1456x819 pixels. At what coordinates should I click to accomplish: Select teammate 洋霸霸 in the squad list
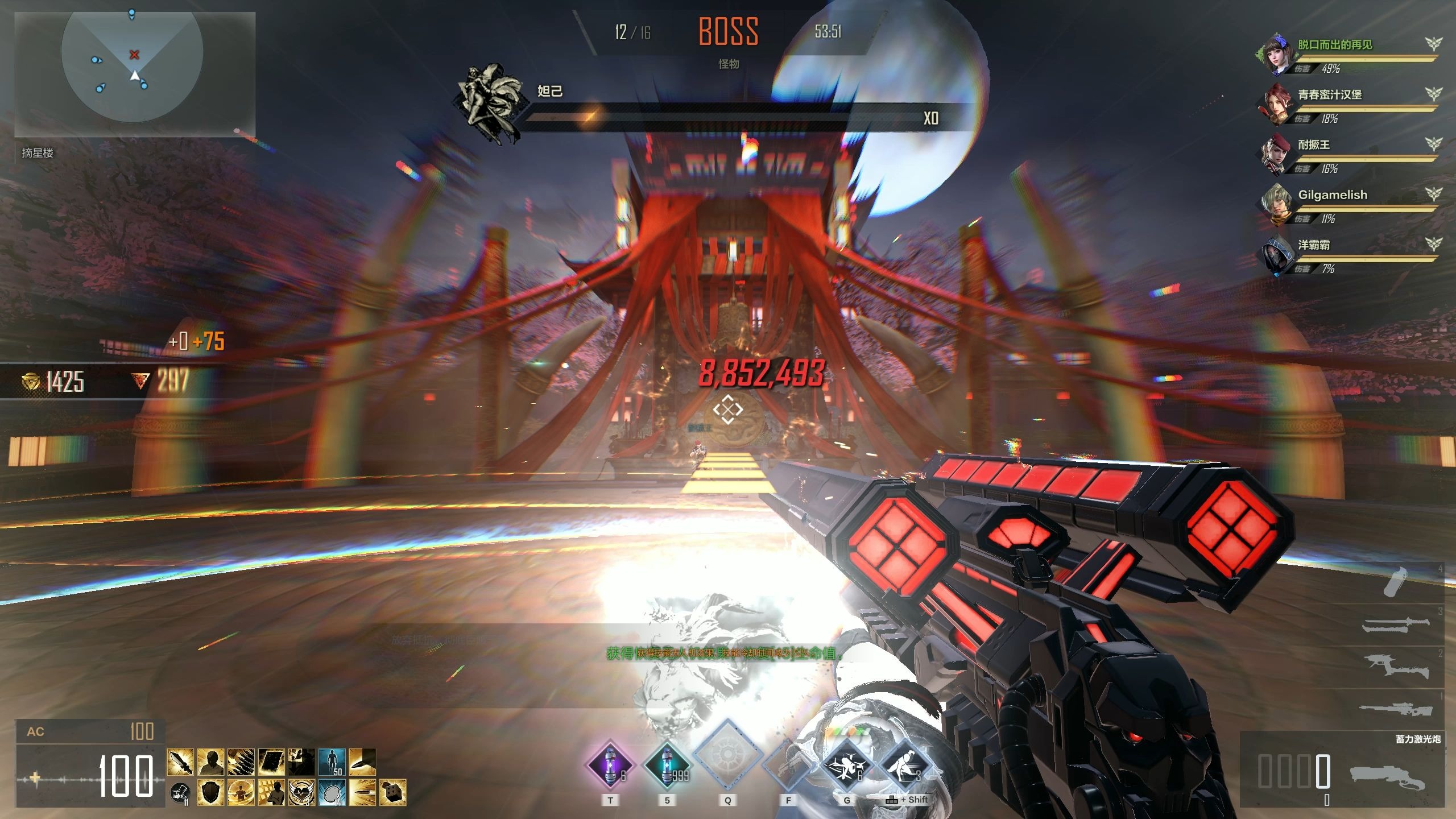(1313, 245)
